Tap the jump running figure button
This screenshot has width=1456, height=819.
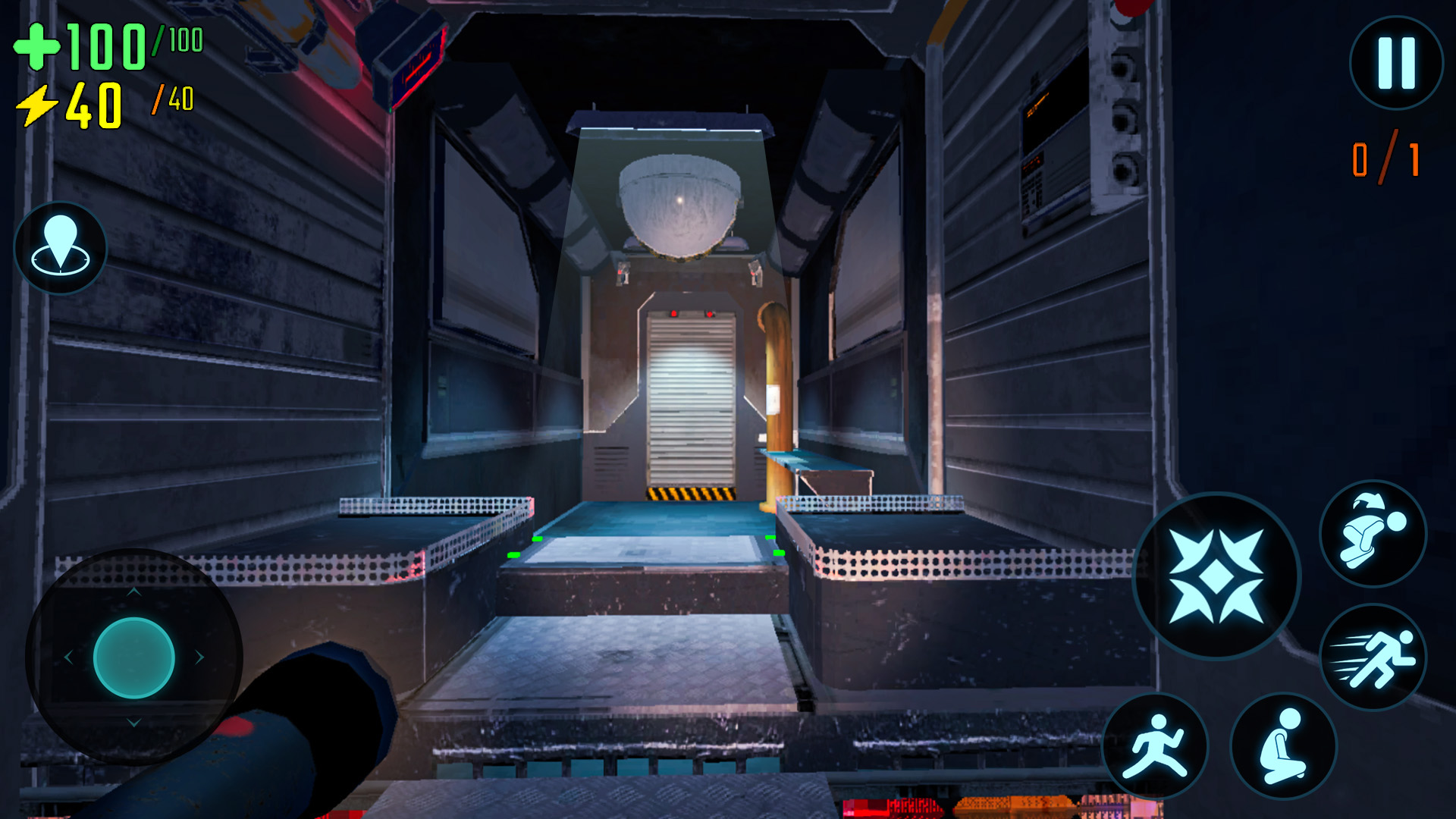pos(1154,745)
